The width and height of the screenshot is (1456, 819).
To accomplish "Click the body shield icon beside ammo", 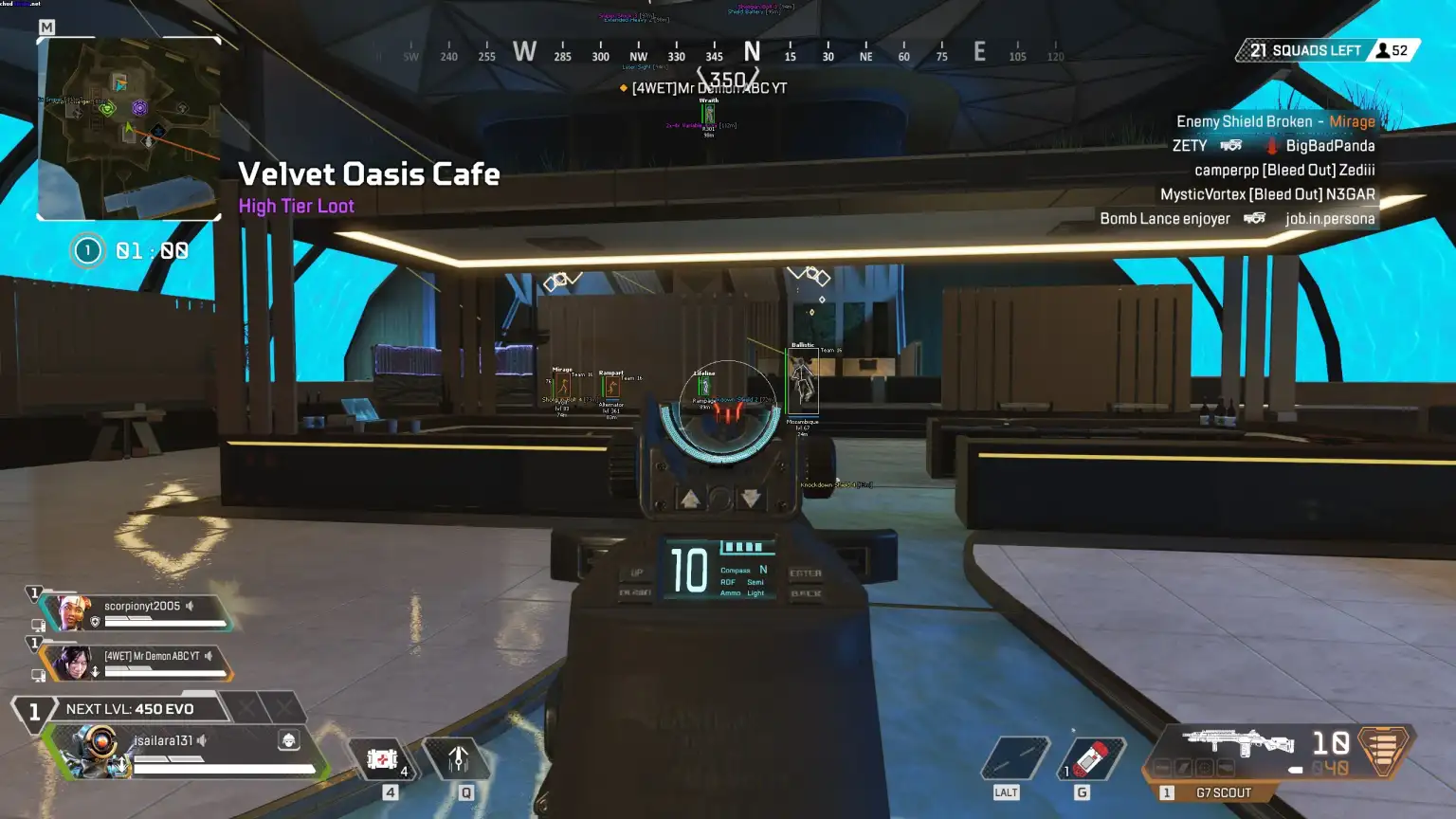I will click(1383, 749).
